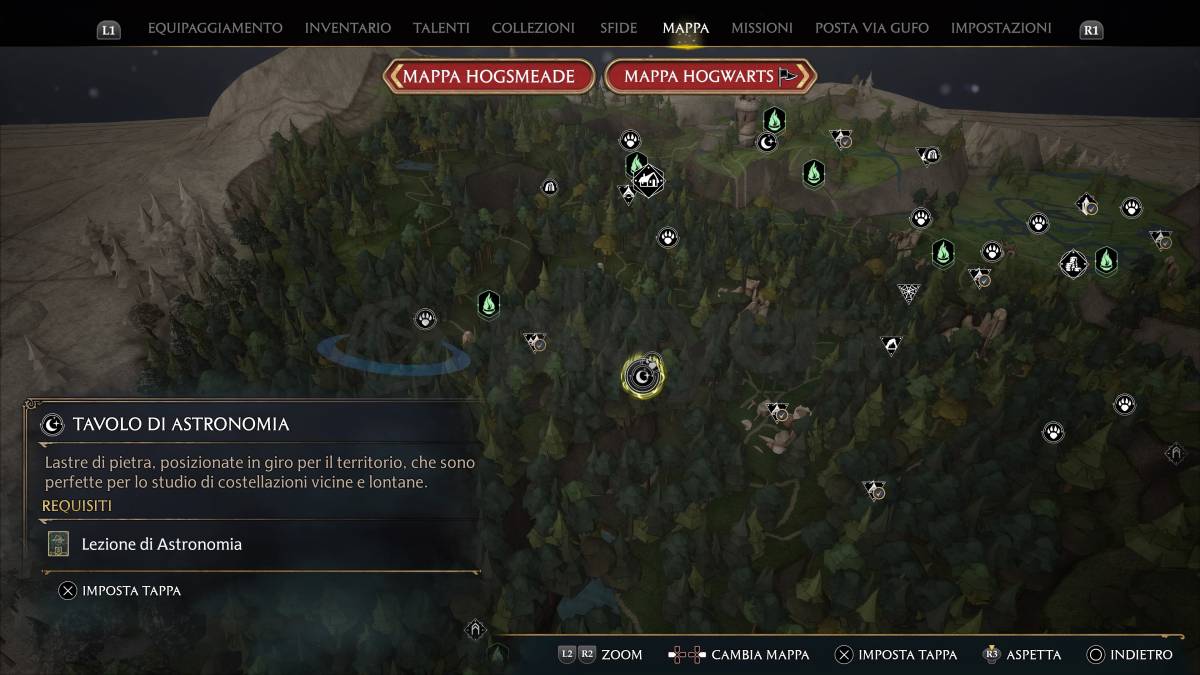The width and height of the screenshot is (1200, 675).
Task: Open the Impostazioni tab
Action: pyautogui.click(x=1001, y=28)
